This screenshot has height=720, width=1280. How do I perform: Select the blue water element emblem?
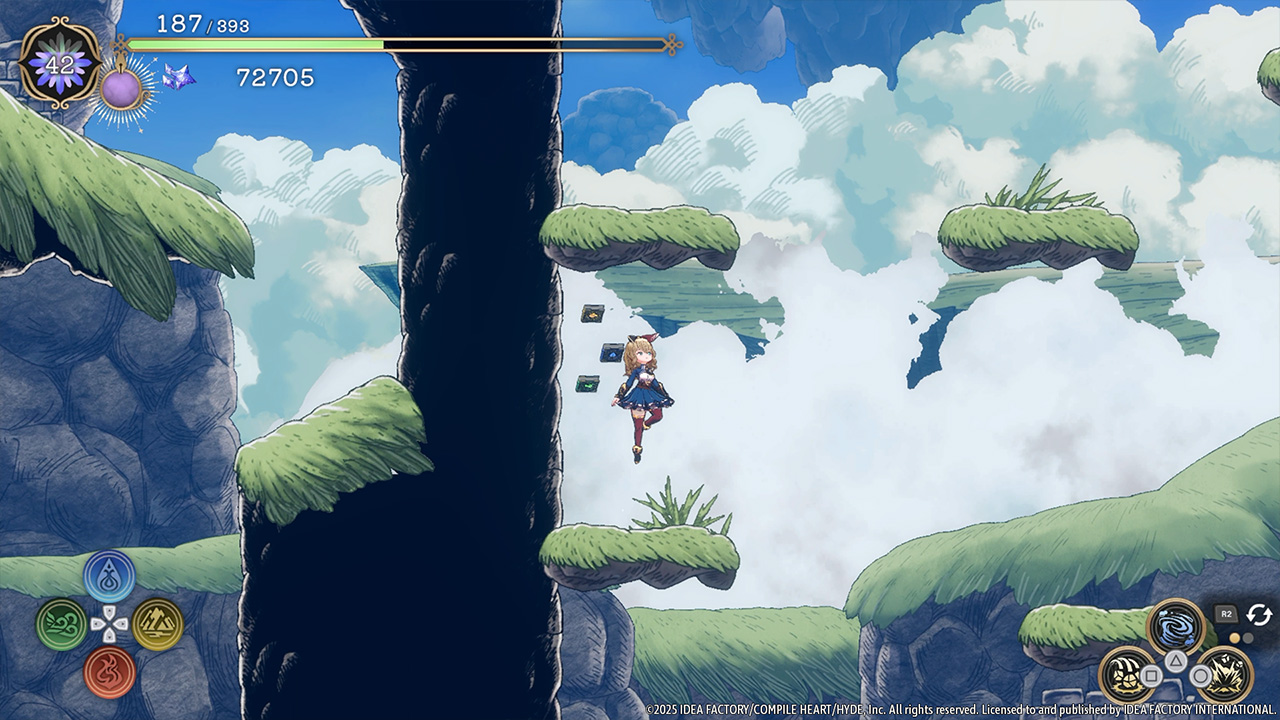point(109,576)
